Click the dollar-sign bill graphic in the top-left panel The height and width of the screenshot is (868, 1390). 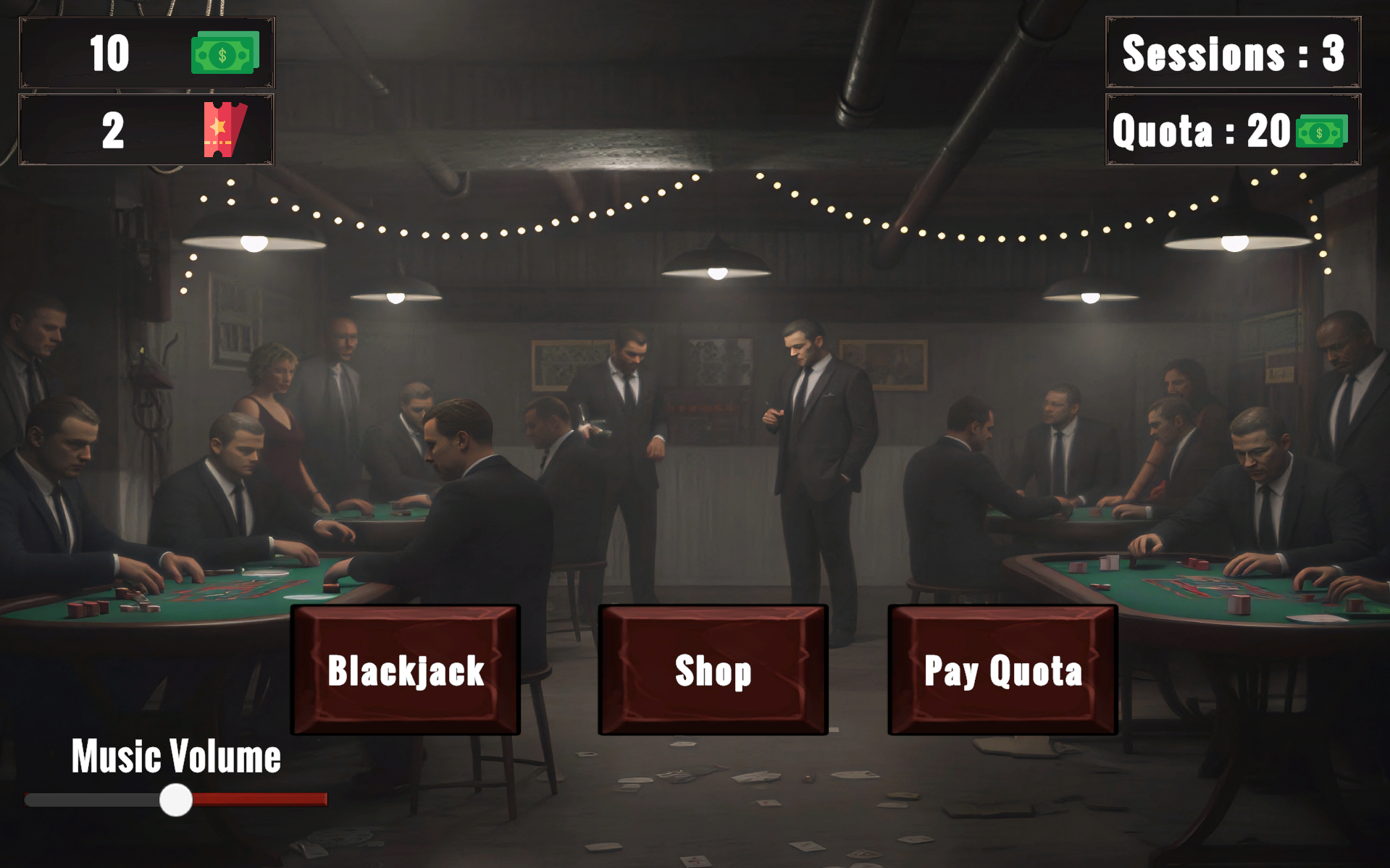click(x=225, y=53)
